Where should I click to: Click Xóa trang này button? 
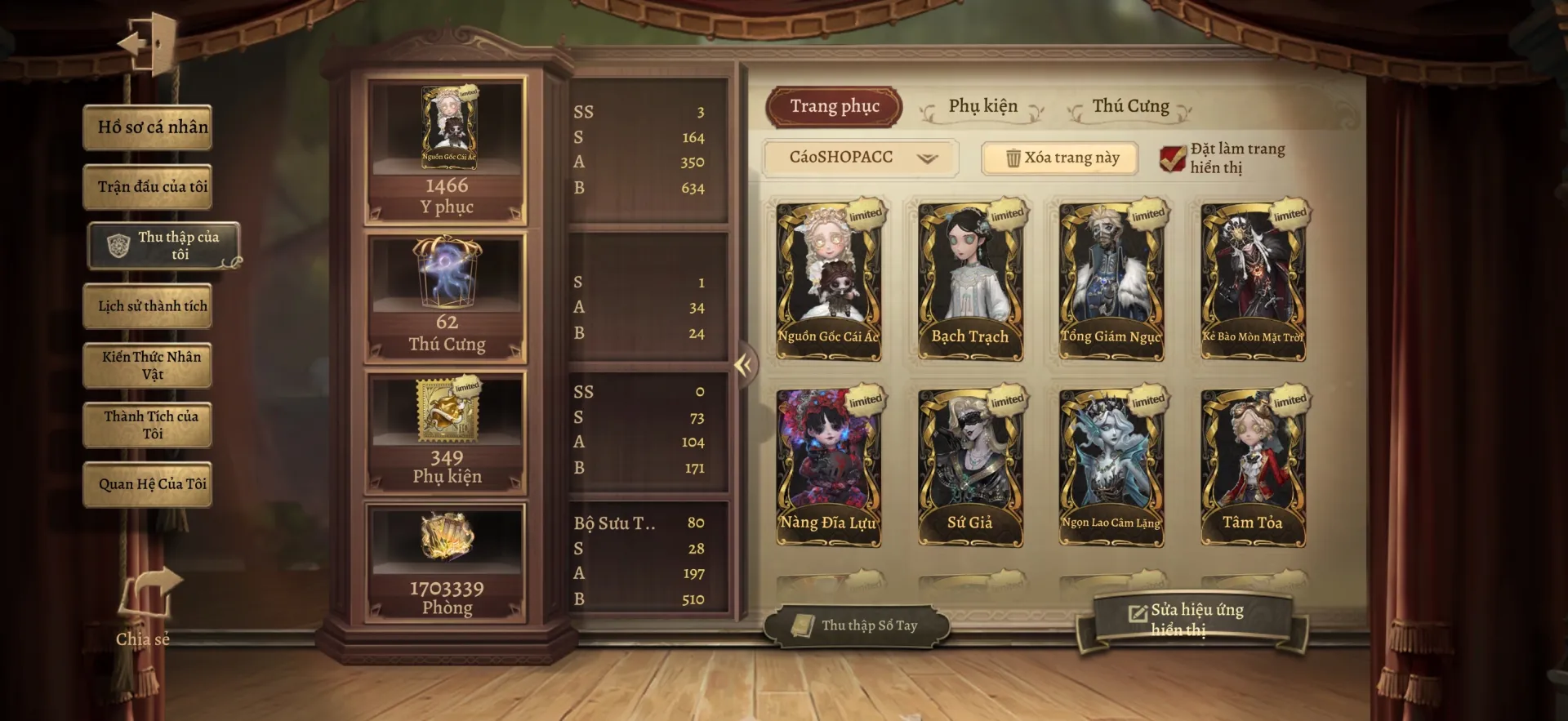(x=1060, y=158)
